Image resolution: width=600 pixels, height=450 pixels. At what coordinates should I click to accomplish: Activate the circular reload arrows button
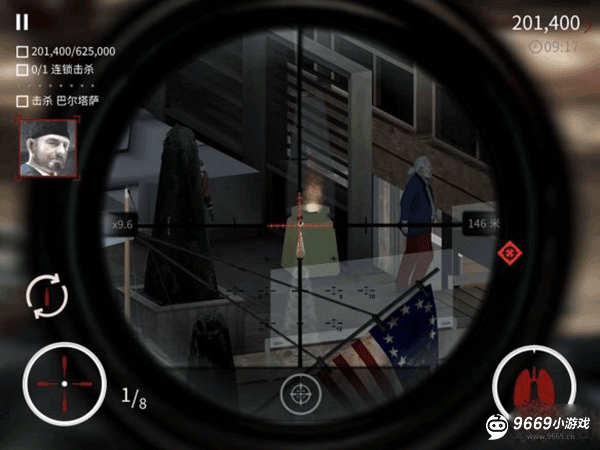point(48,295)
